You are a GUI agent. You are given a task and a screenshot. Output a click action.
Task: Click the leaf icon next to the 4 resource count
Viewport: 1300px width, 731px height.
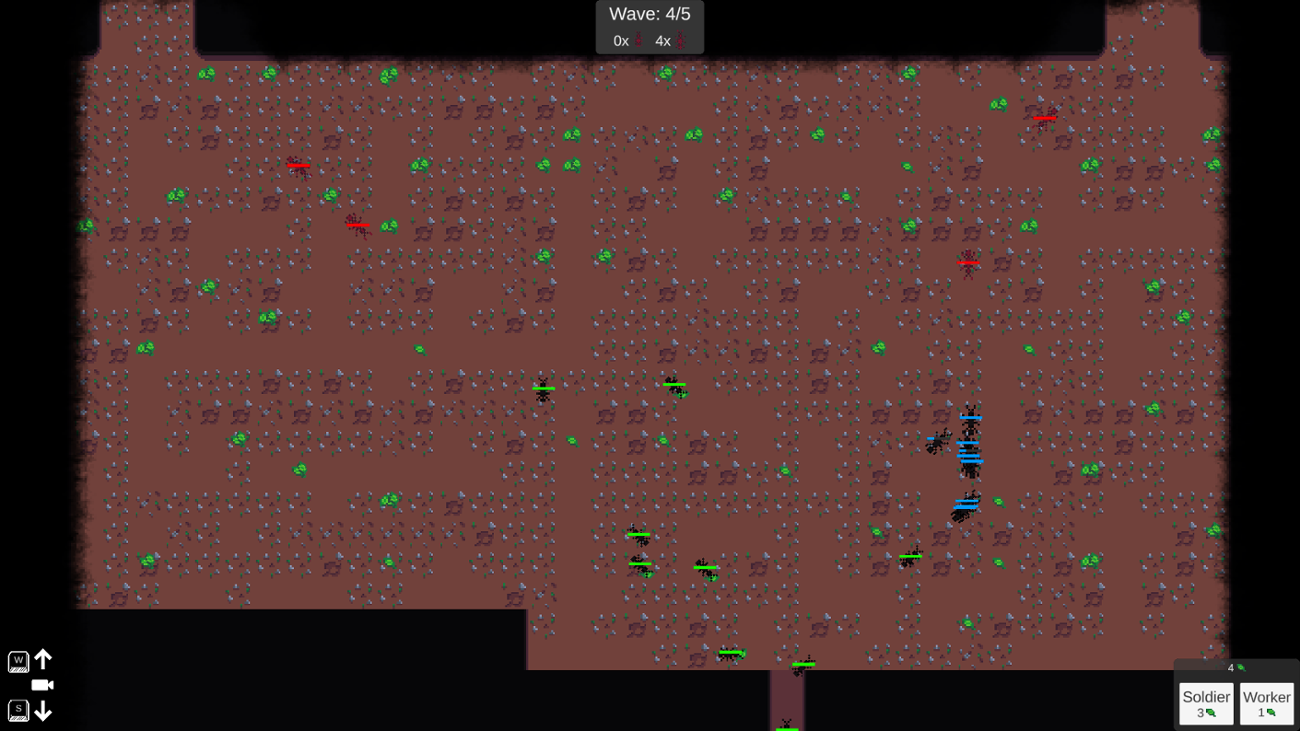point(1240,666)
